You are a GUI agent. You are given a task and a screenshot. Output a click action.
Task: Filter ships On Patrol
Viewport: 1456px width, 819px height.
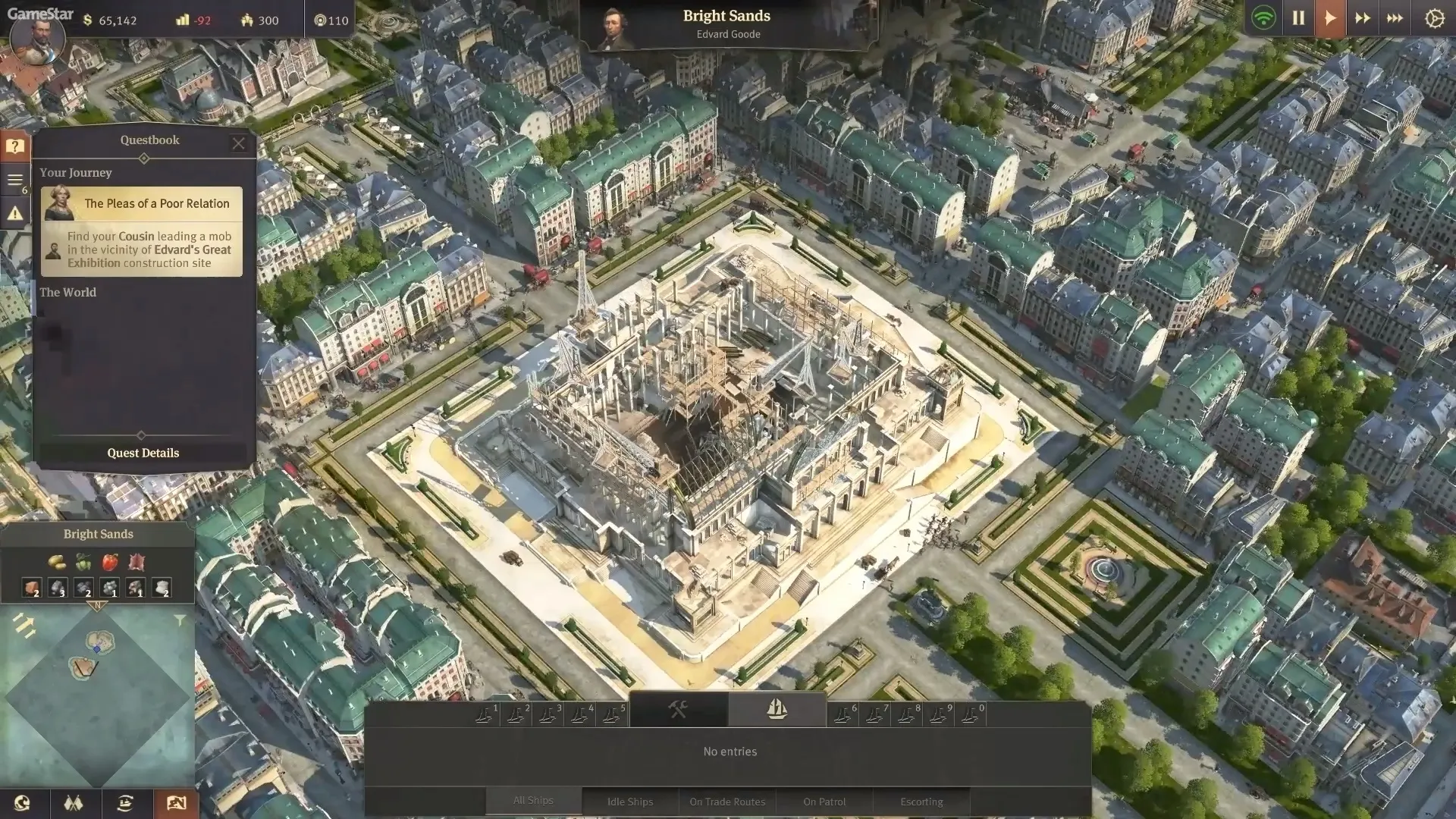824,802
